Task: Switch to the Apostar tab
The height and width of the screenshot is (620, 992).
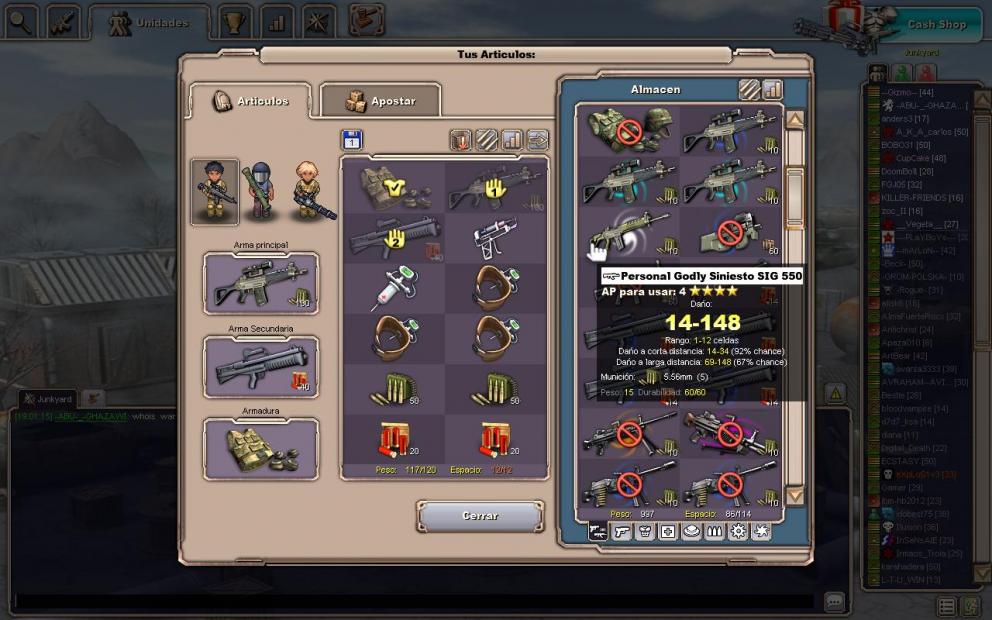Action: [x=381, y=101]
